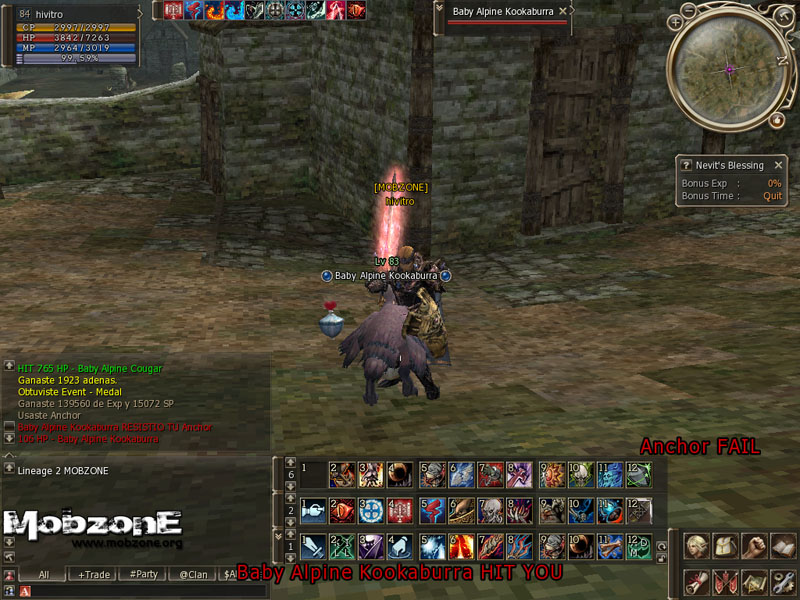This screenshot has width=800, height=600.
Task: Use the sword attack hotbar skill
Action: coord(313,548)
